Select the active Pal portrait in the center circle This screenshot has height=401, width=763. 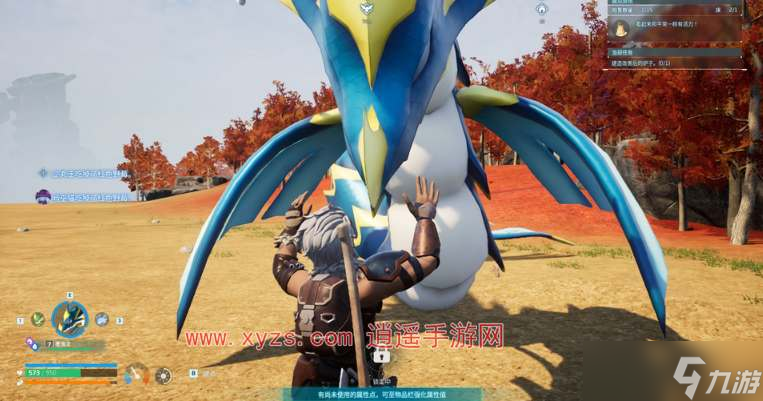point(70,319)
